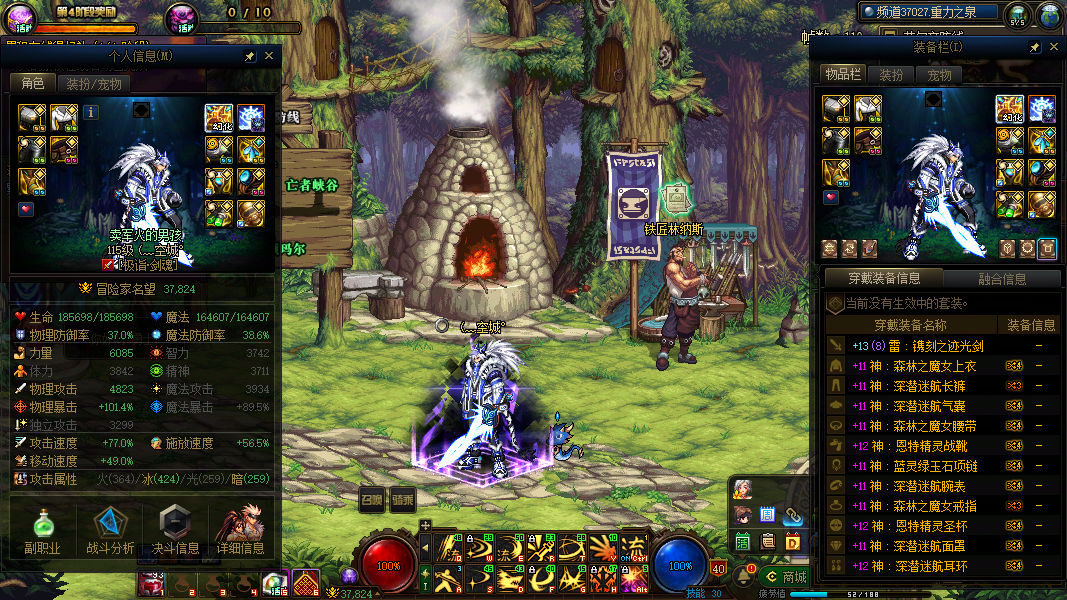
Task: Select the 穿戴装备信息 worn equipment tab
Action: coord(882,278)
